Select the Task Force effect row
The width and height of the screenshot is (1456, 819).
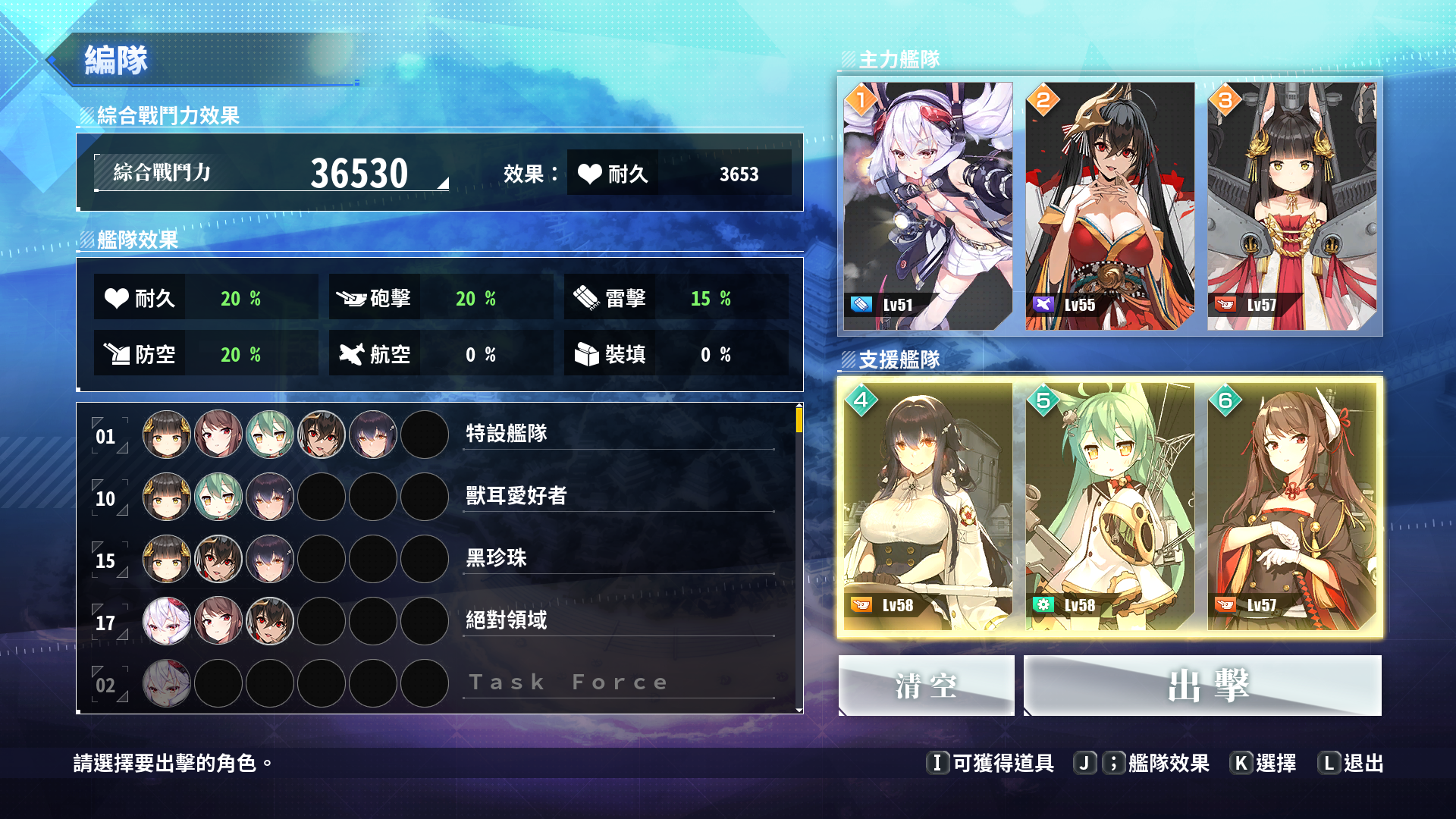click(x=438, y=683)
